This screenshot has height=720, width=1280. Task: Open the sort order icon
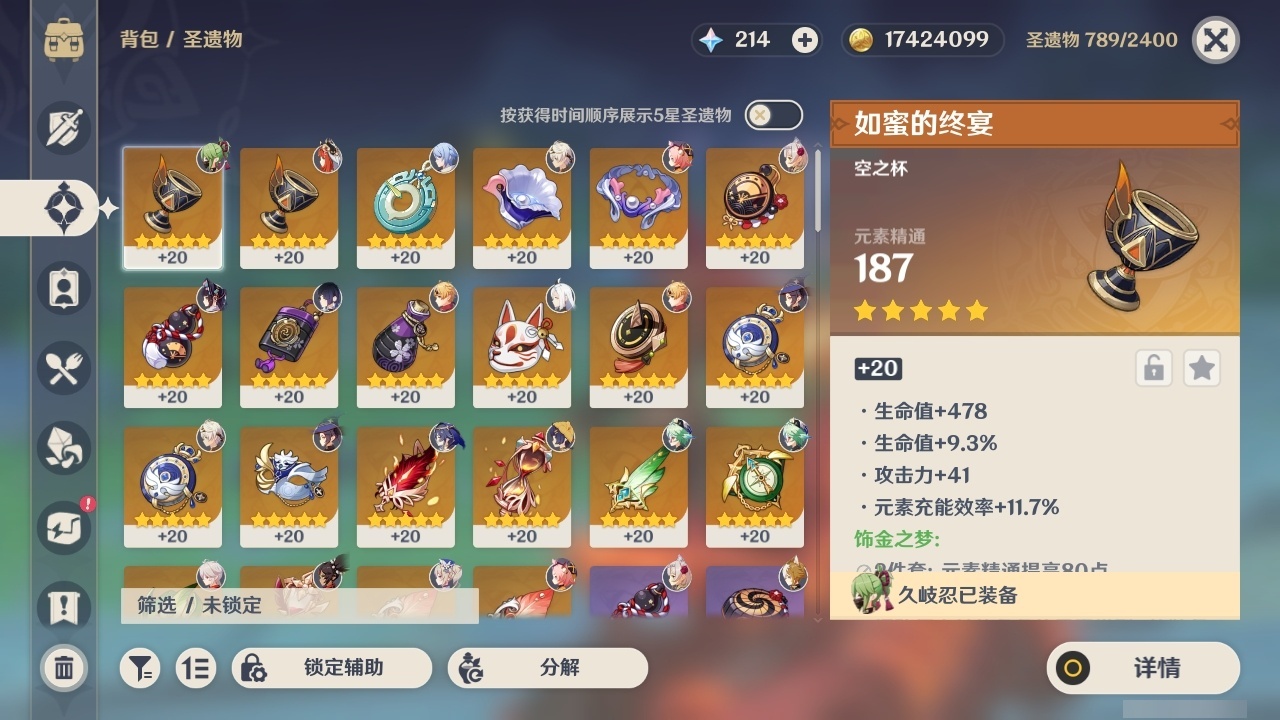click(x=196, y=668)
